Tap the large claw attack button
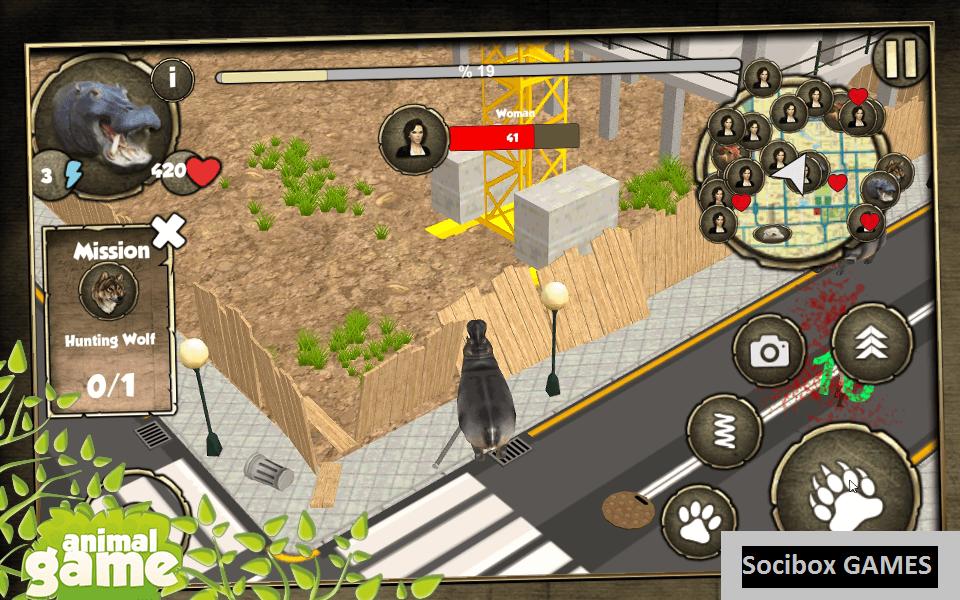Screen dimensions: 960x600 point(845,488)
